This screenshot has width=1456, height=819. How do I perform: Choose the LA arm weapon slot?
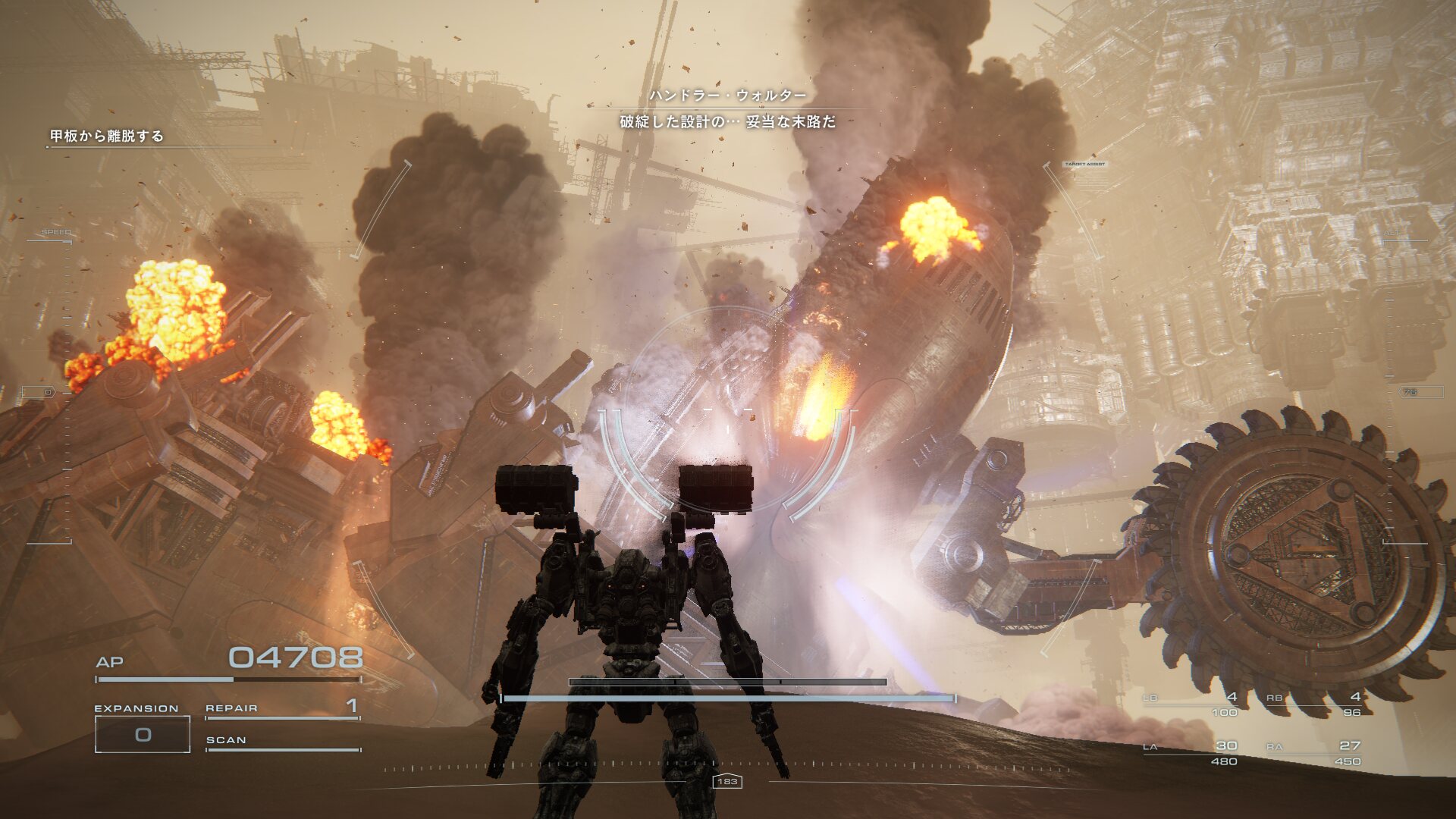(x=1191, y=752)
